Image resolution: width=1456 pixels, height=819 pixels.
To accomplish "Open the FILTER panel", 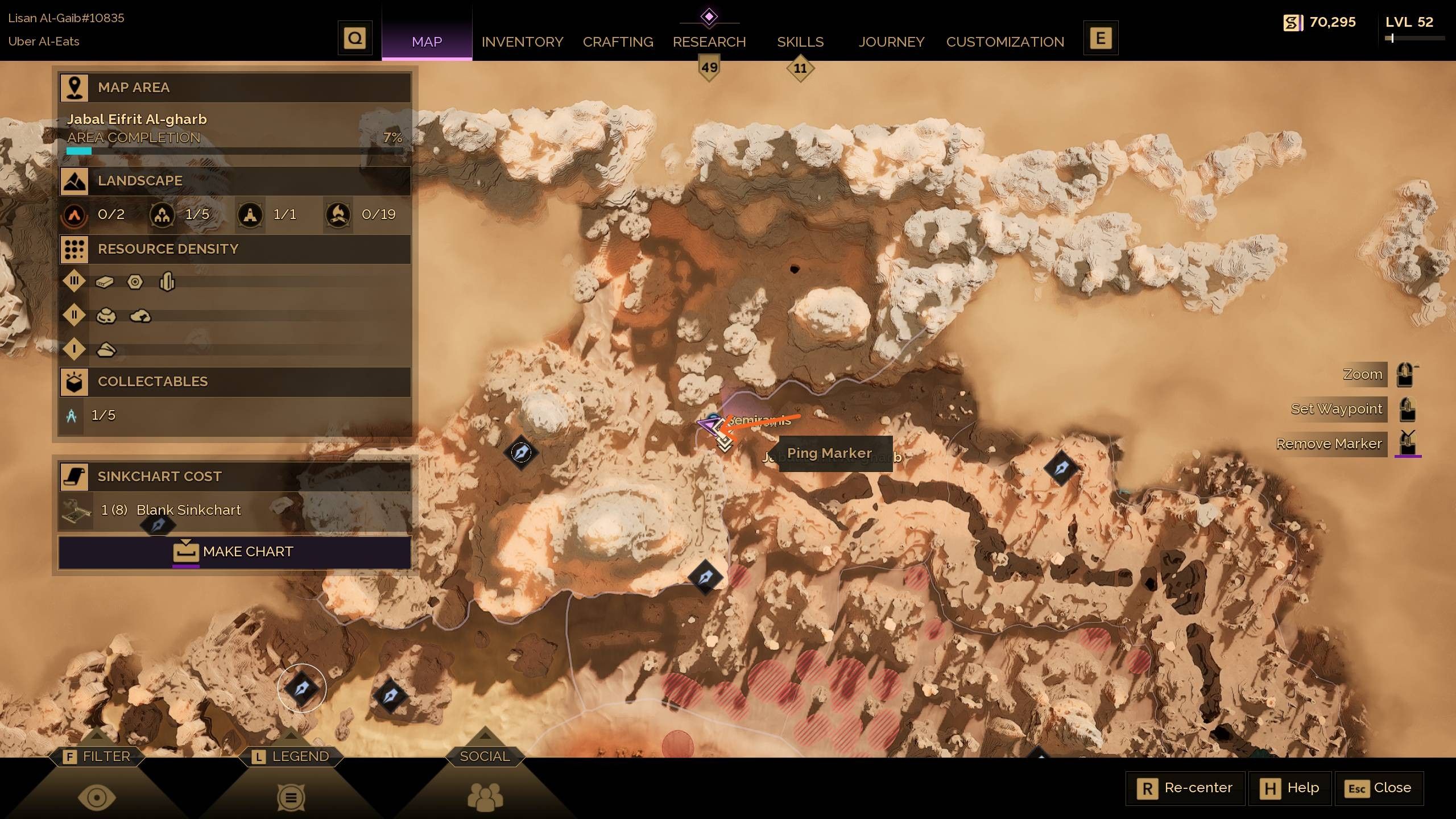I will coord(97,756).
